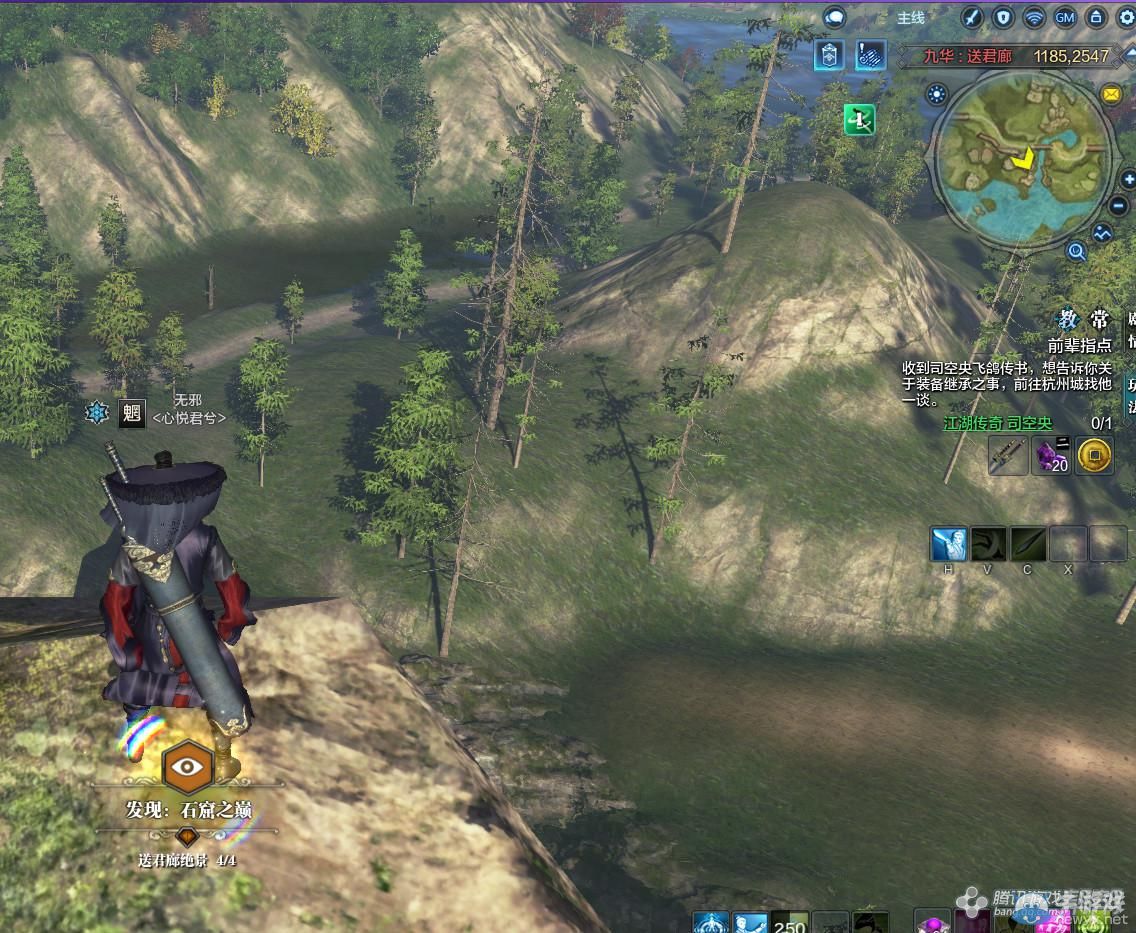Click the gold coin reward icon

1095,455
